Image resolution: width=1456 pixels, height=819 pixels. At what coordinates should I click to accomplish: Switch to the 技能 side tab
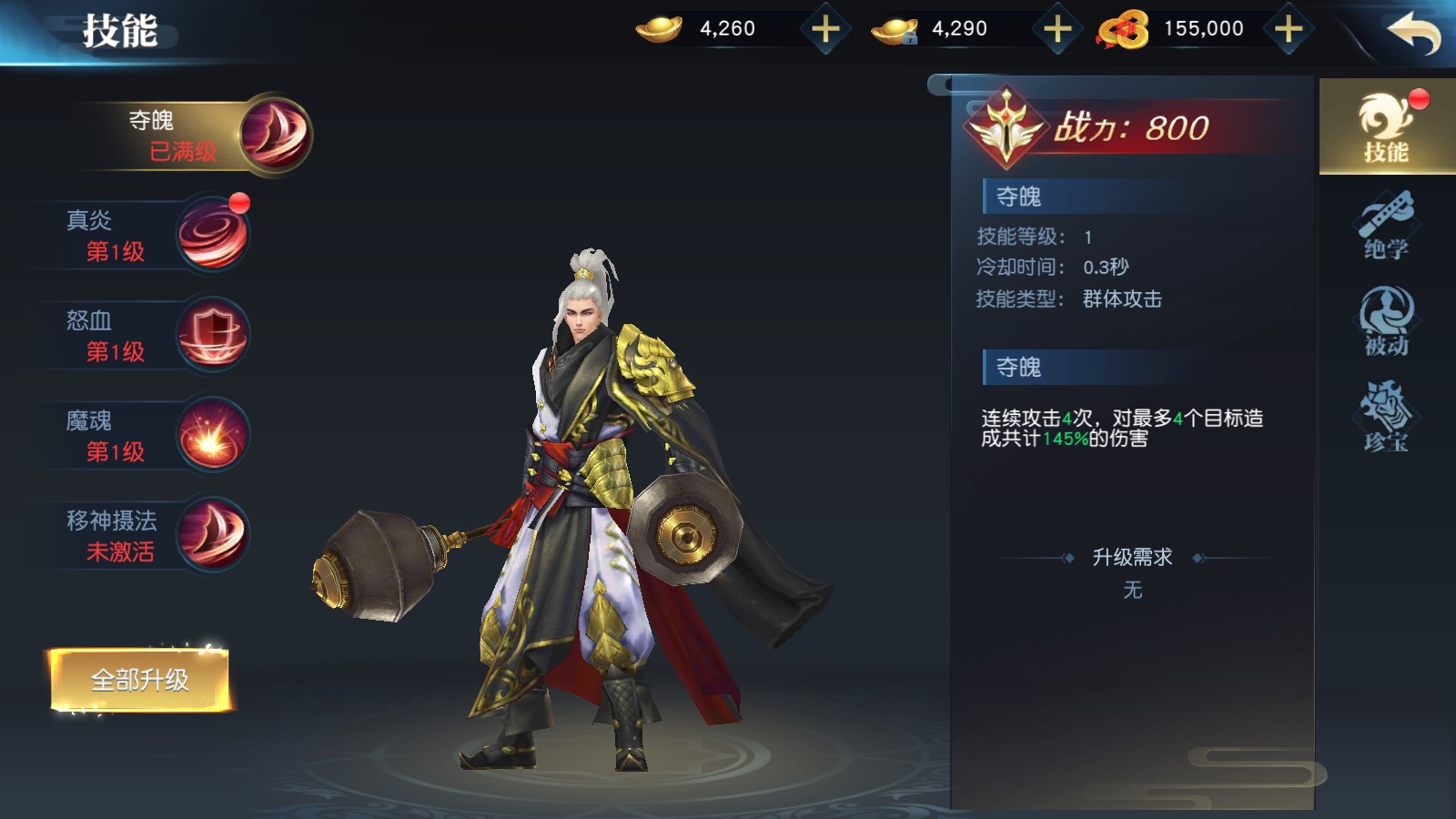pos(1386,127)
